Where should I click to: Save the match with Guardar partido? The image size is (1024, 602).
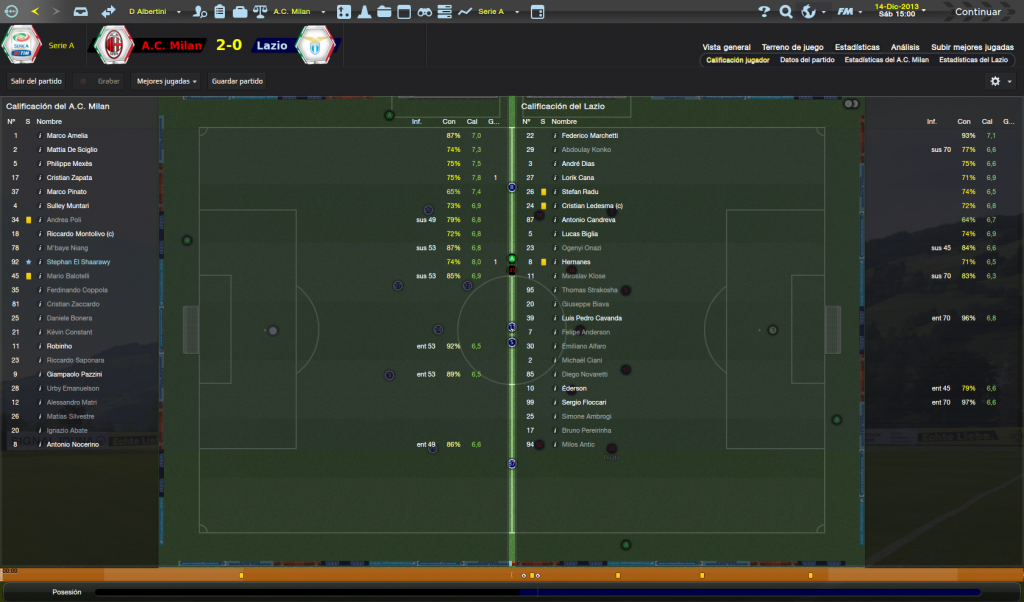coord(237,81)
